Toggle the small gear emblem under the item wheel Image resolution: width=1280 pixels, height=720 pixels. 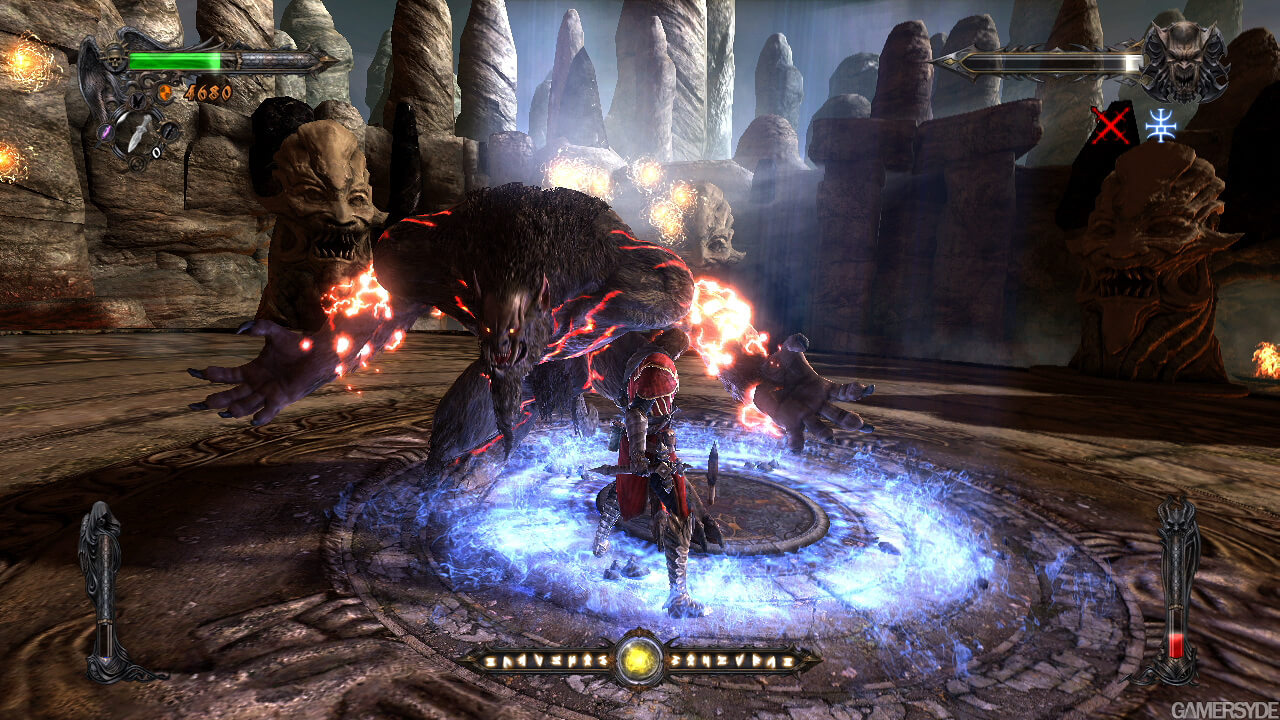click(137, 162)
